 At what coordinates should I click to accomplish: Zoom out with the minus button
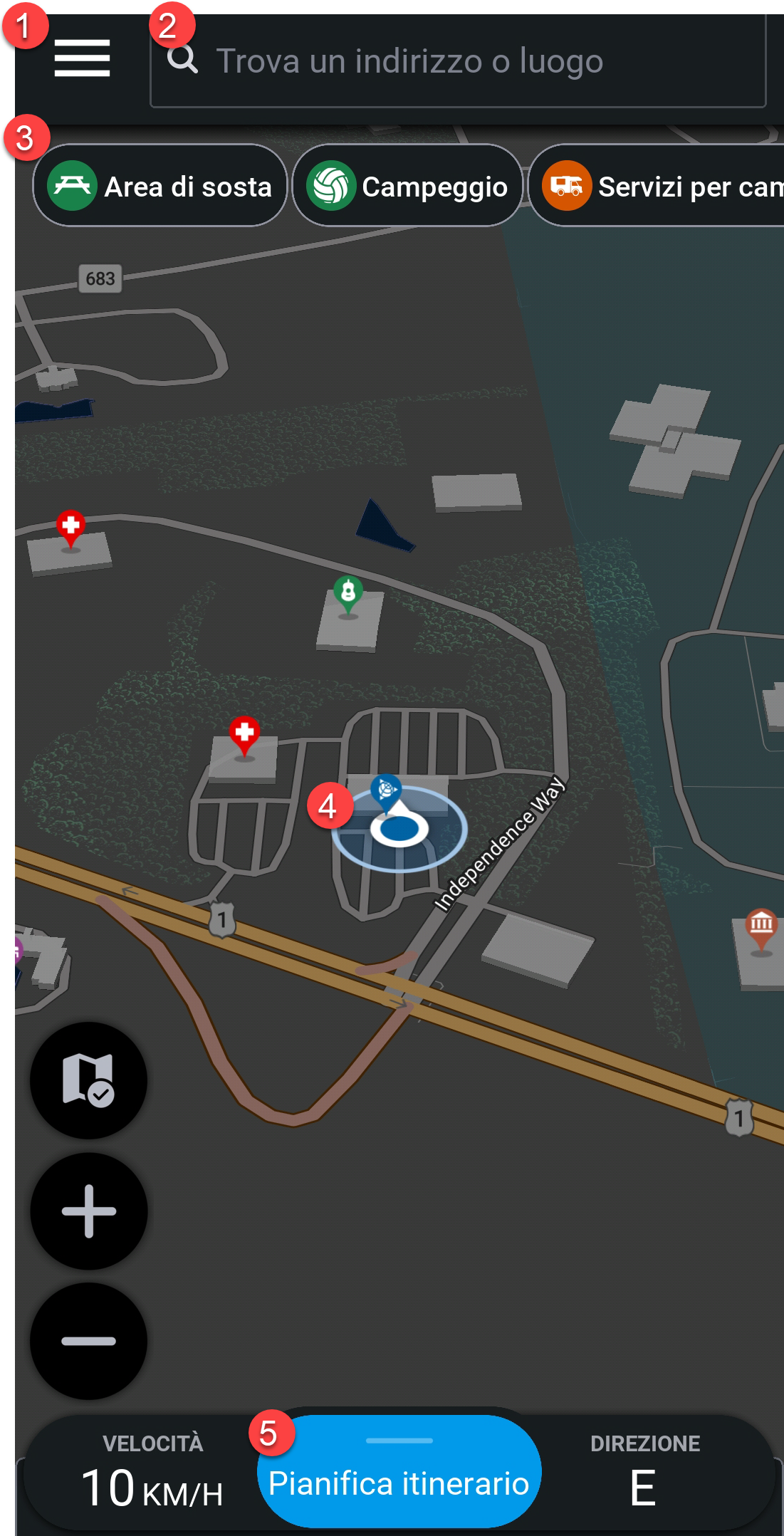[88, 1341]
